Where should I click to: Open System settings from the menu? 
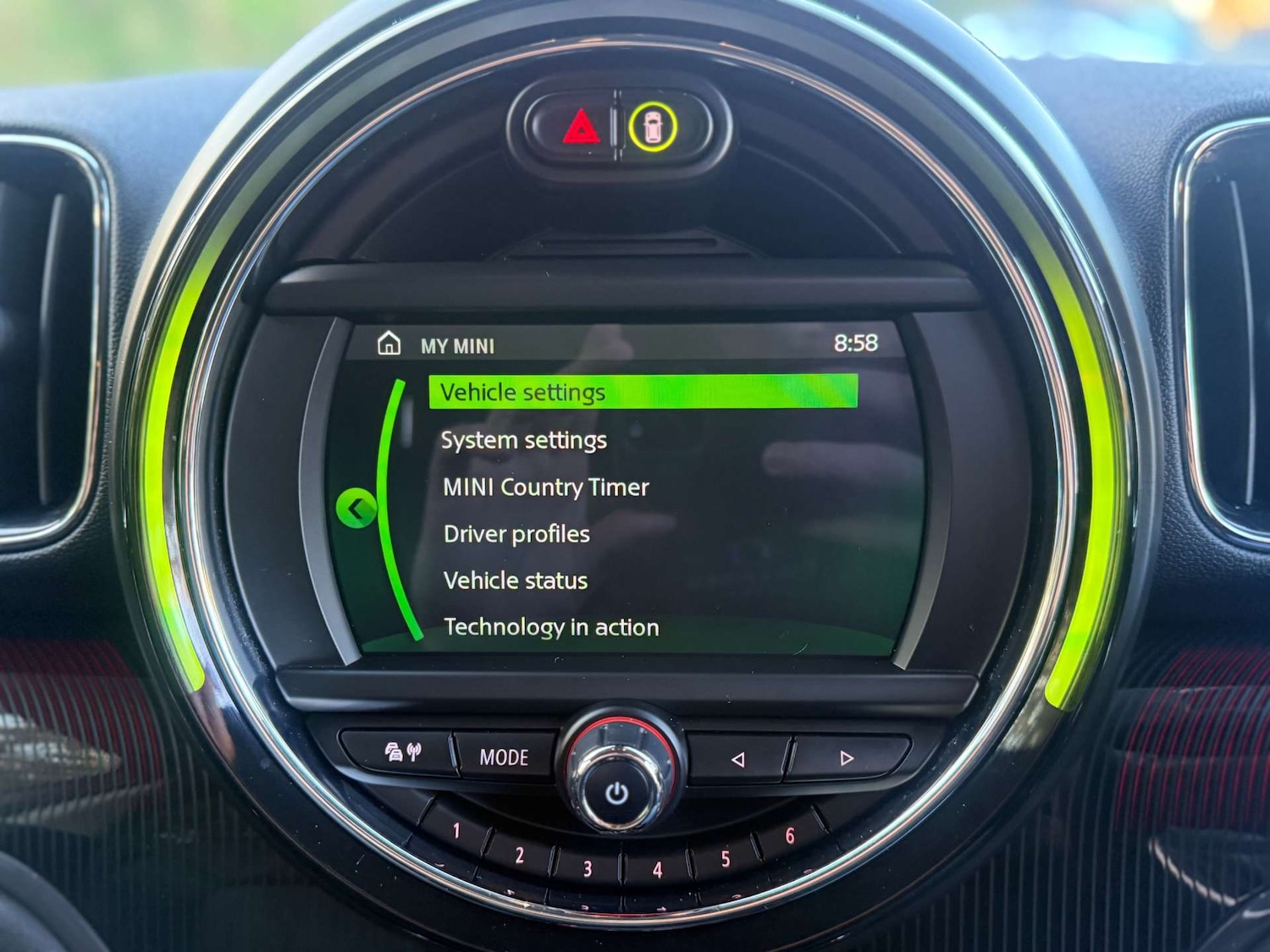coord(522,439)
